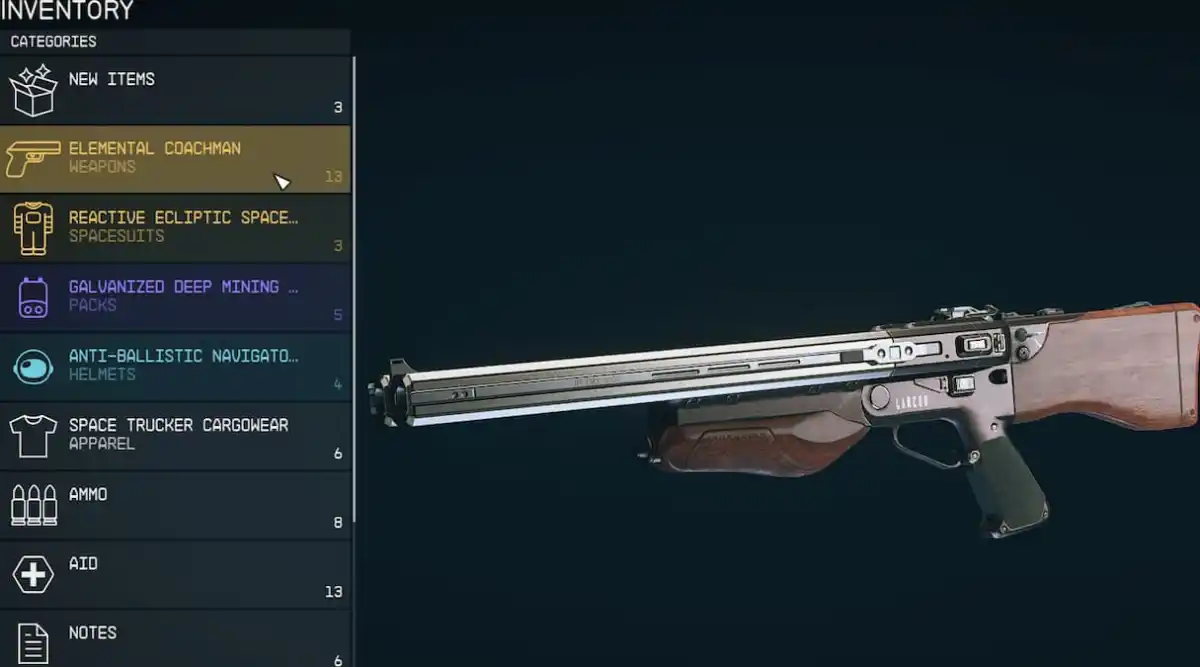Open the New Items category

point(175,90)
